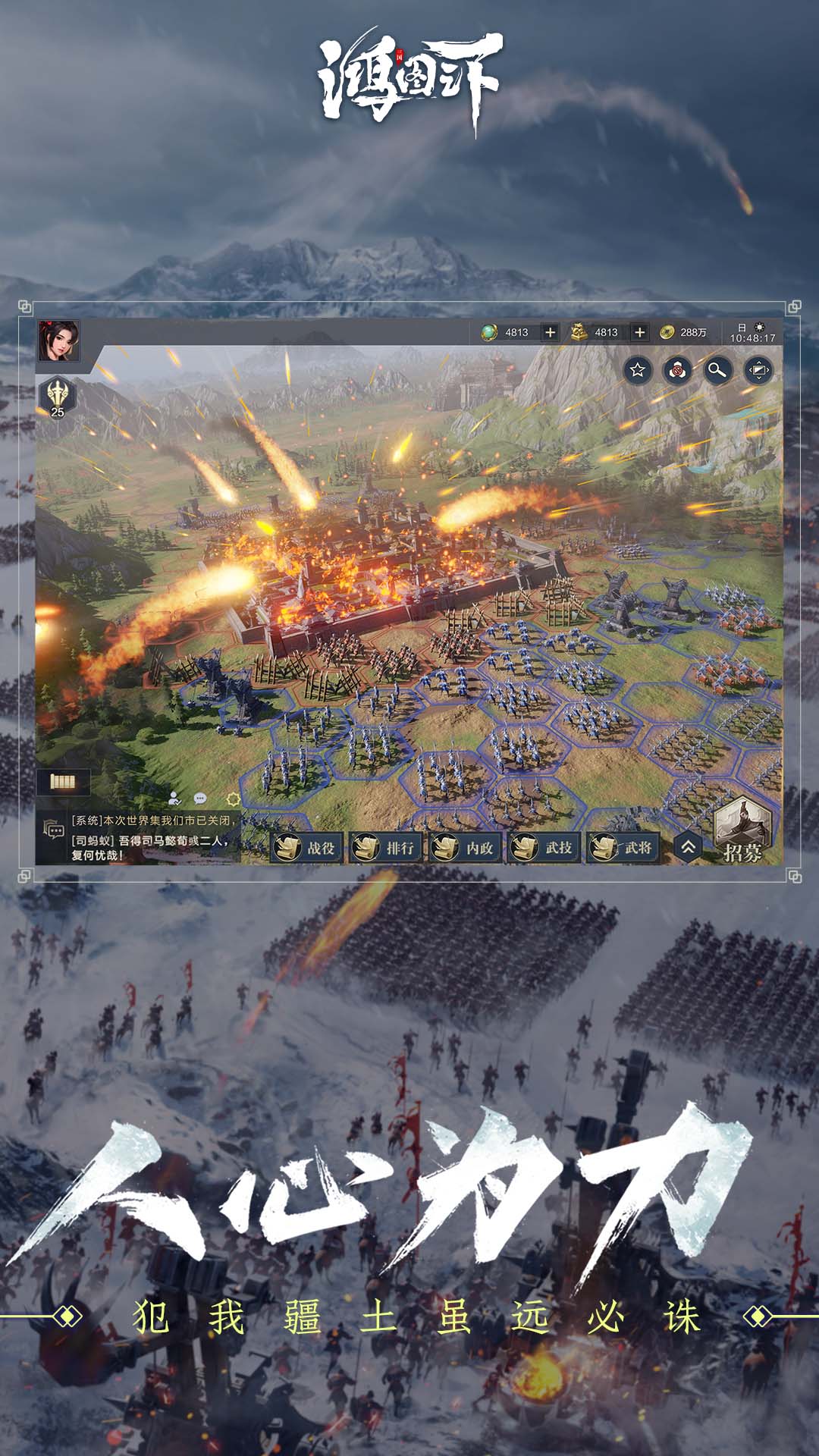
Task: Click the red and white flower icon
Action: point(677,369)
